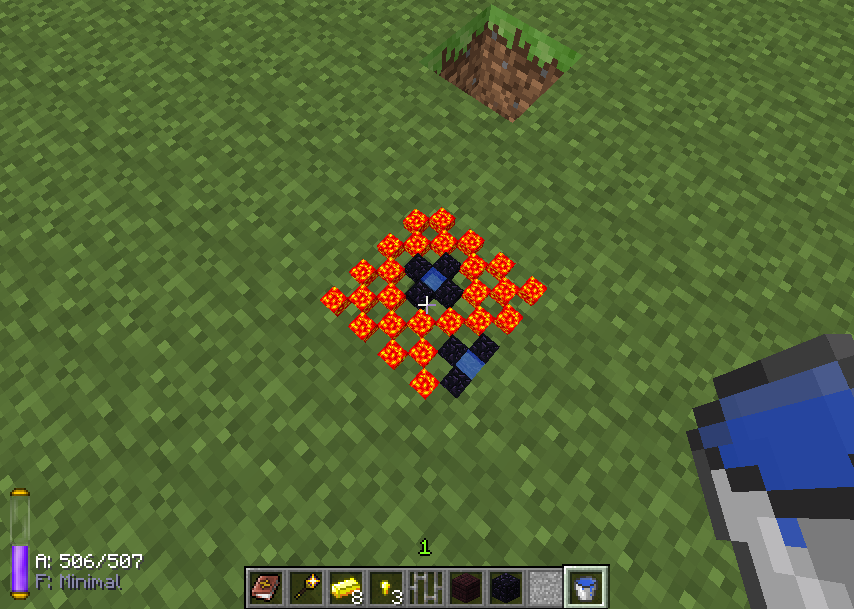This screenshot has width=854, height=609.
Task: Select the water bucket slot
Action: 586,587
